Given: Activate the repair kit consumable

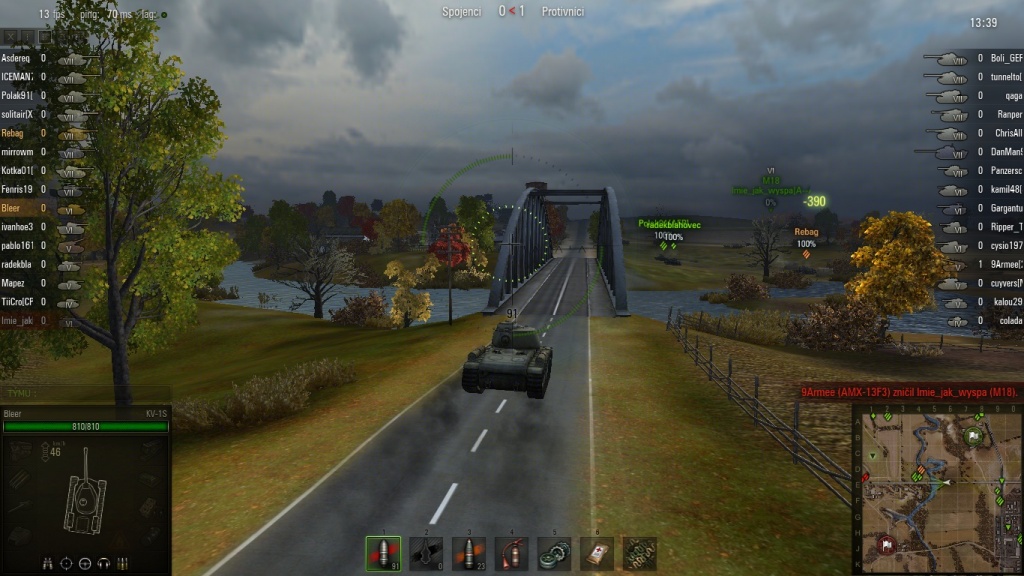Looking at the screenshot, I should (554, 552).
